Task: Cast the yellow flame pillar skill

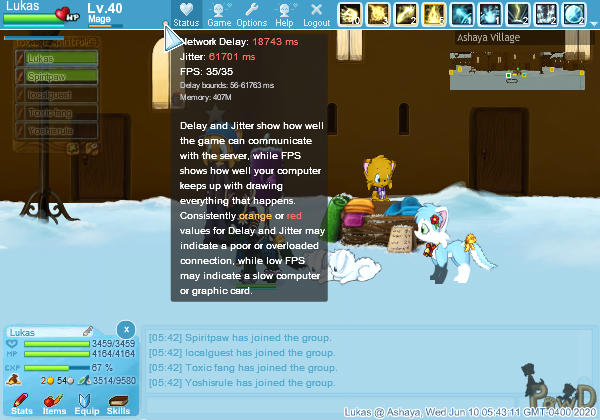Action: click(x=433, y=13)
